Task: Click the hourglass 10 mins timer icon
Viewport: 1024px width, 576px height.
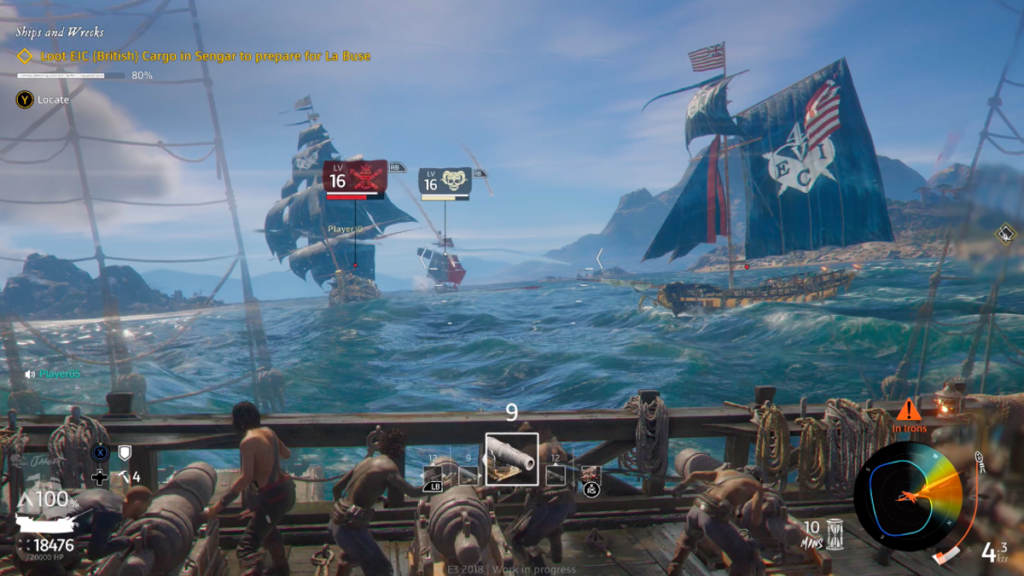Action: point(836,532)
